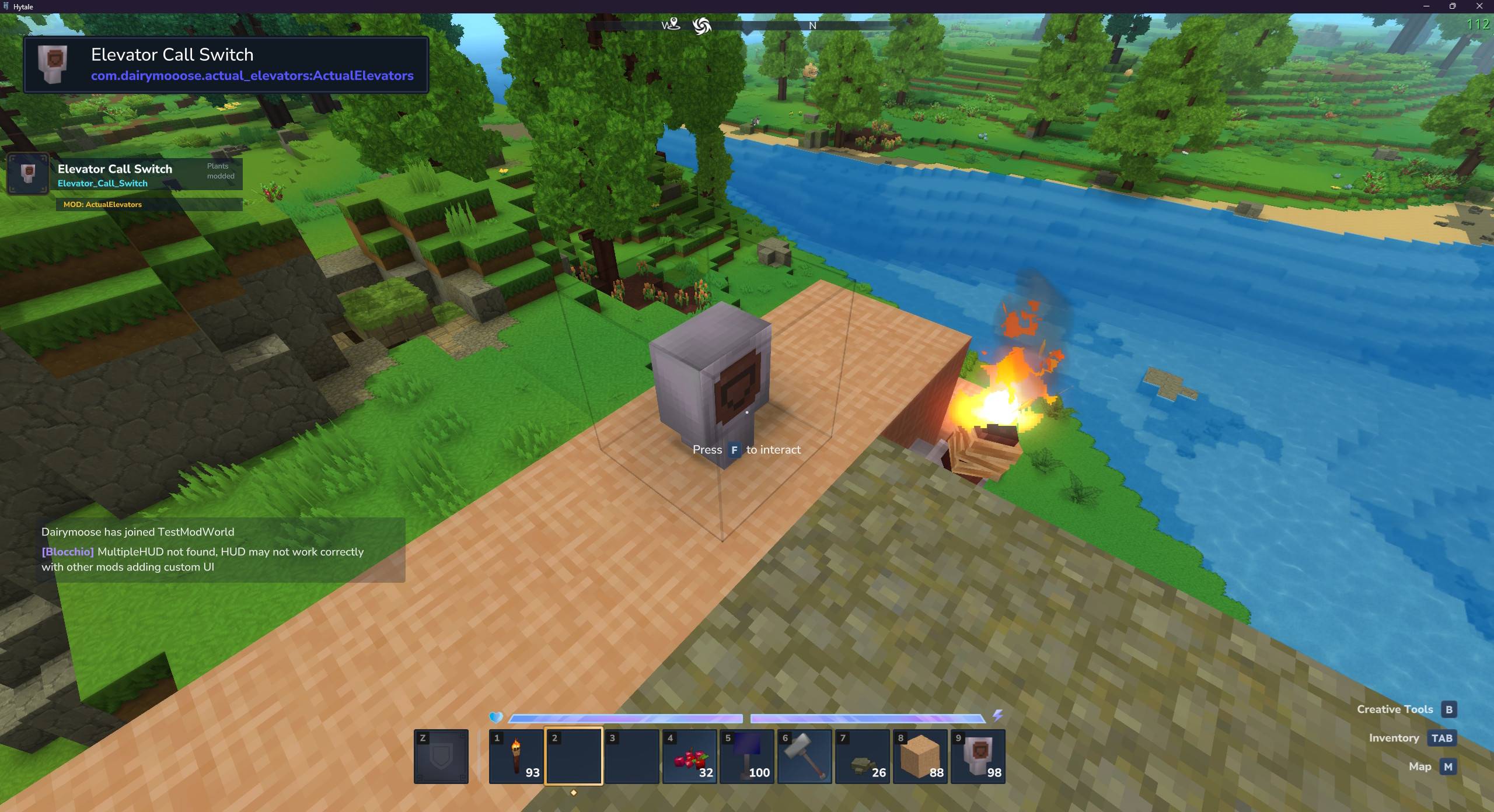Select the Elevator Call Switch hotbar slot
Screen dimensions: 1494x812
coord(978,756)
